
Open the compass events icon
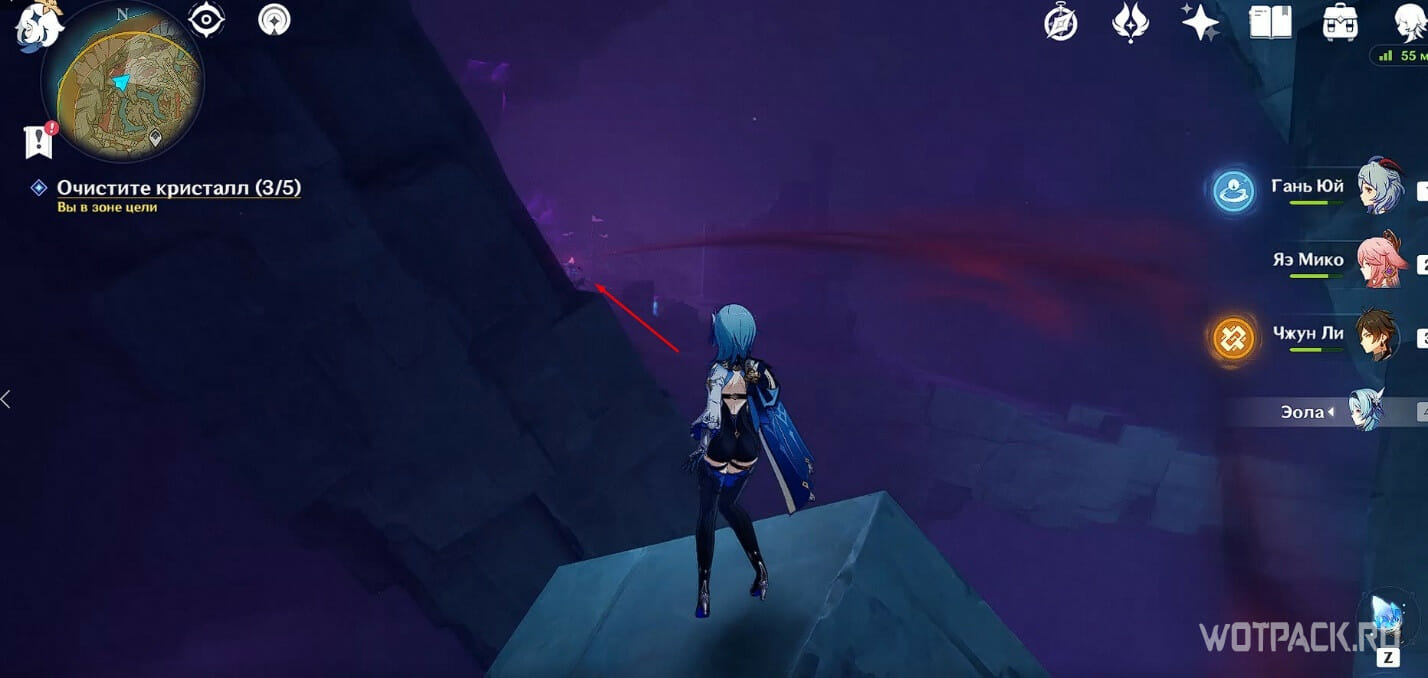[1061, 22]
